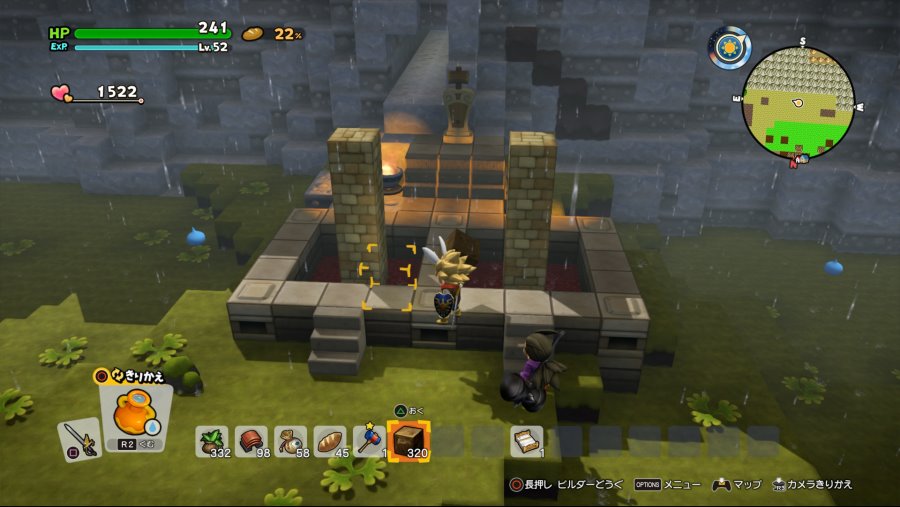This screenshot has height=507, width=900.
Task: Select the highlighted earth block slot
Action: pyautogui.click(x=408, y=440)
